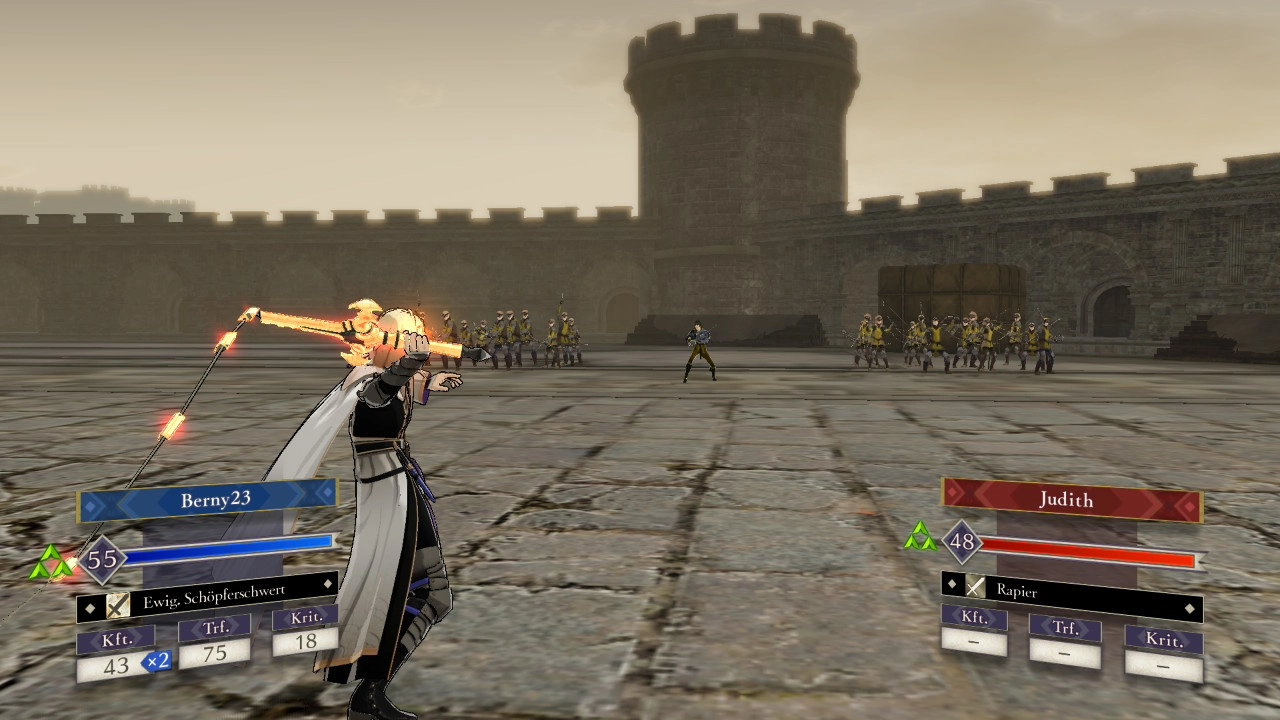Select the green battalion emblem beside Judith
The width and height of the screenshot is (1280, 720).
920,538
